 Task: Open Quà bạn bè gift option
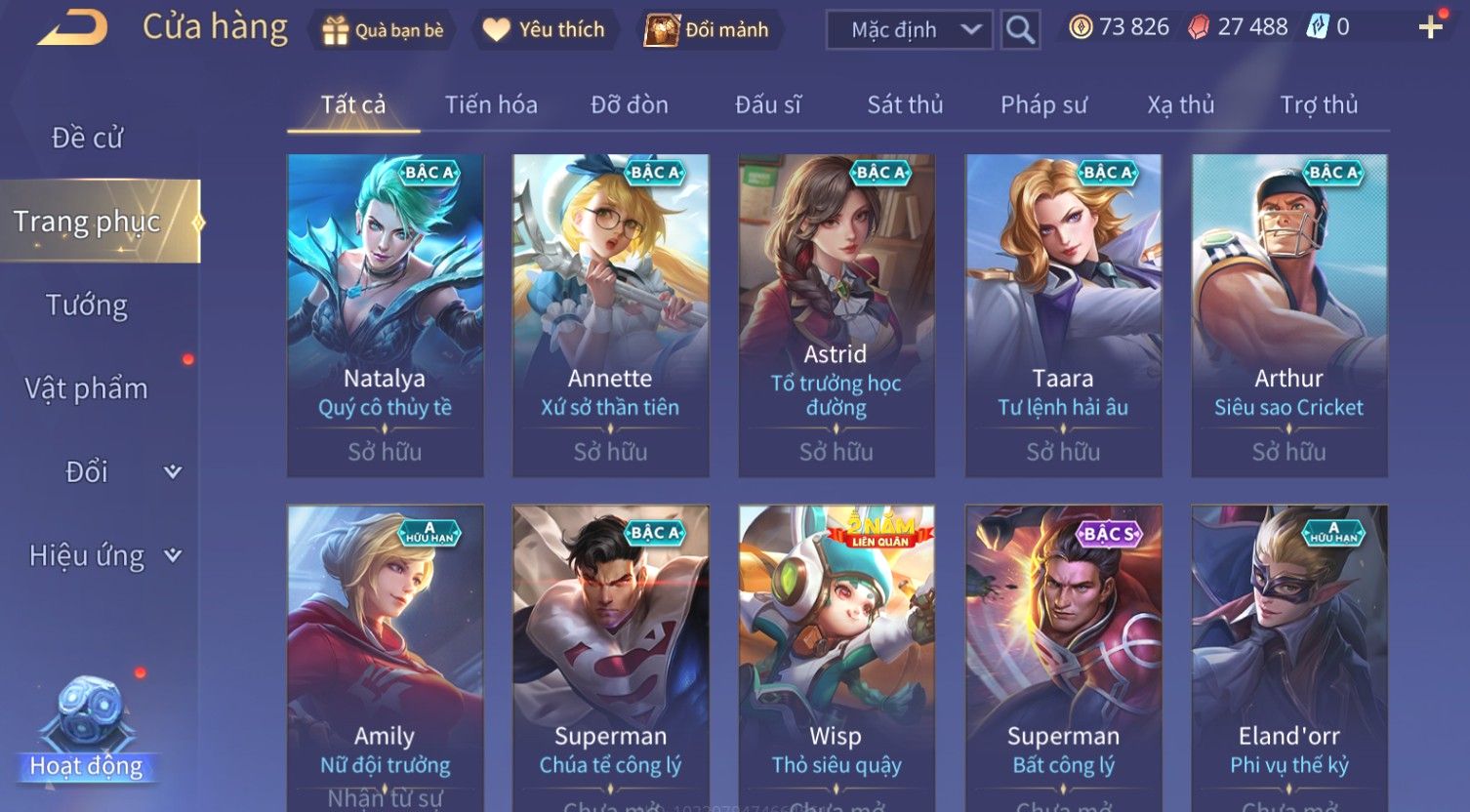tap(384, 30)
